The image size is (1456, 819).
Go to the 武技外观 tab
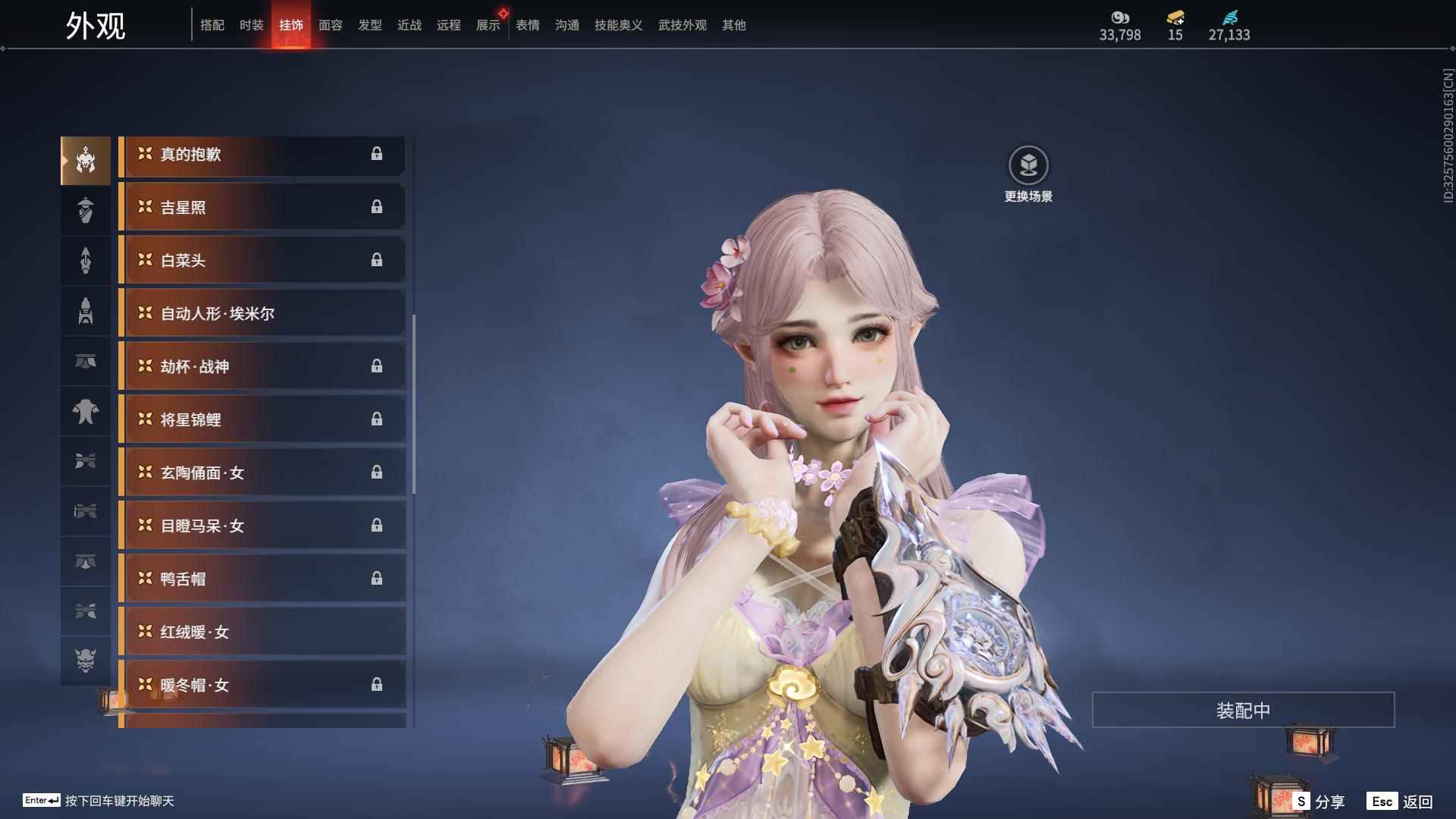pyautogui.click(x=682, y=25)
